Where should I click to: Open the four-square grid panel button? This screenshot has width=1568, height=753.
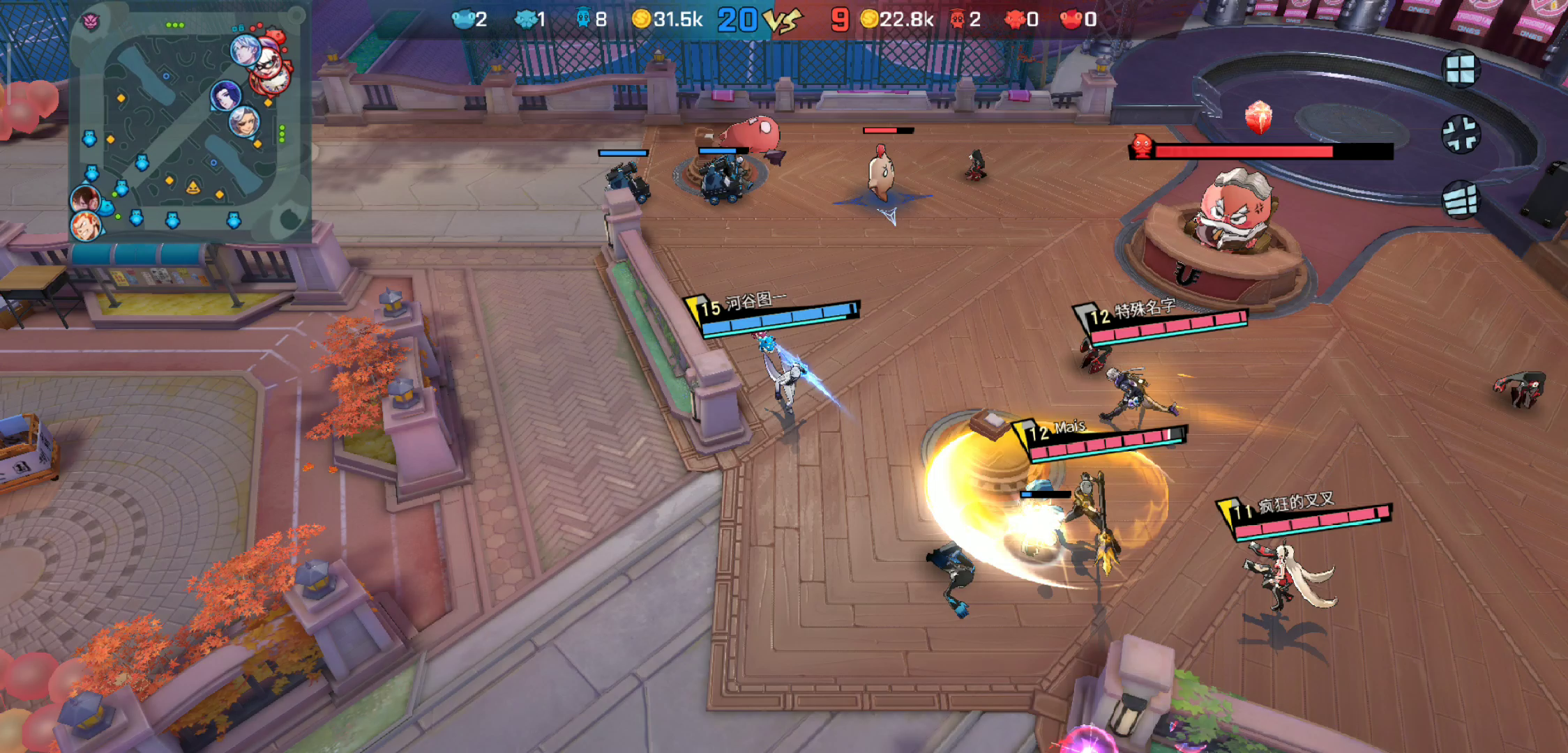pyautogui.click(x=1460, y=70)
